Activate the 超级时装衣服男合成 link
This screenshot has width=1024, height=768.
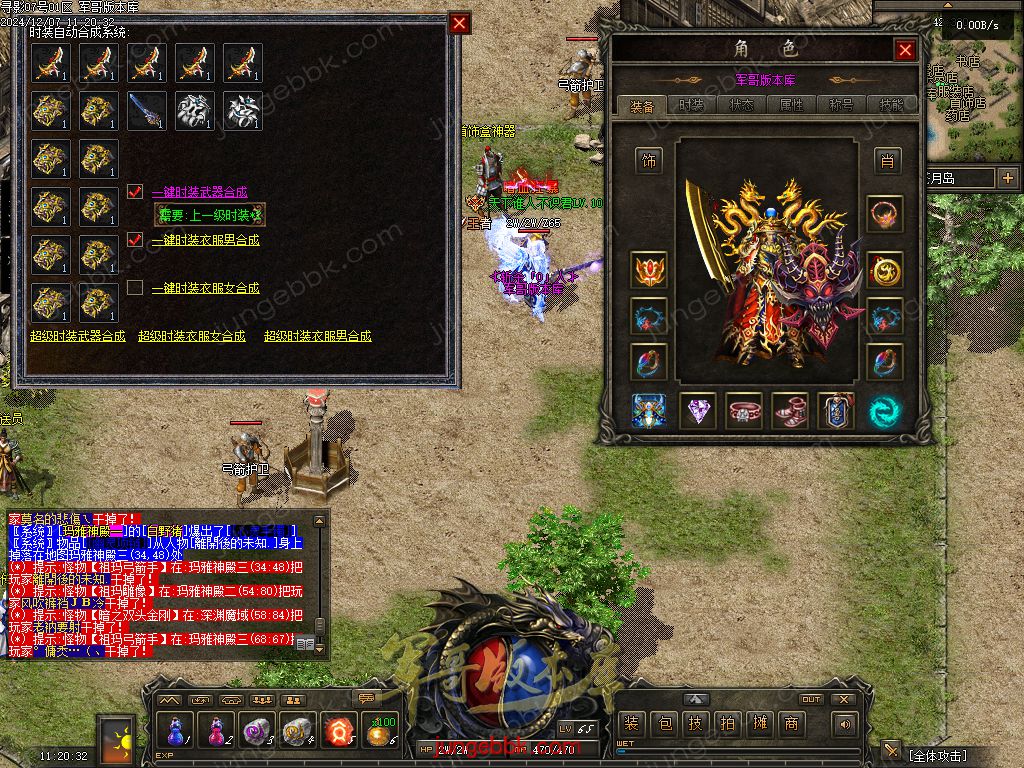[318, 336]
